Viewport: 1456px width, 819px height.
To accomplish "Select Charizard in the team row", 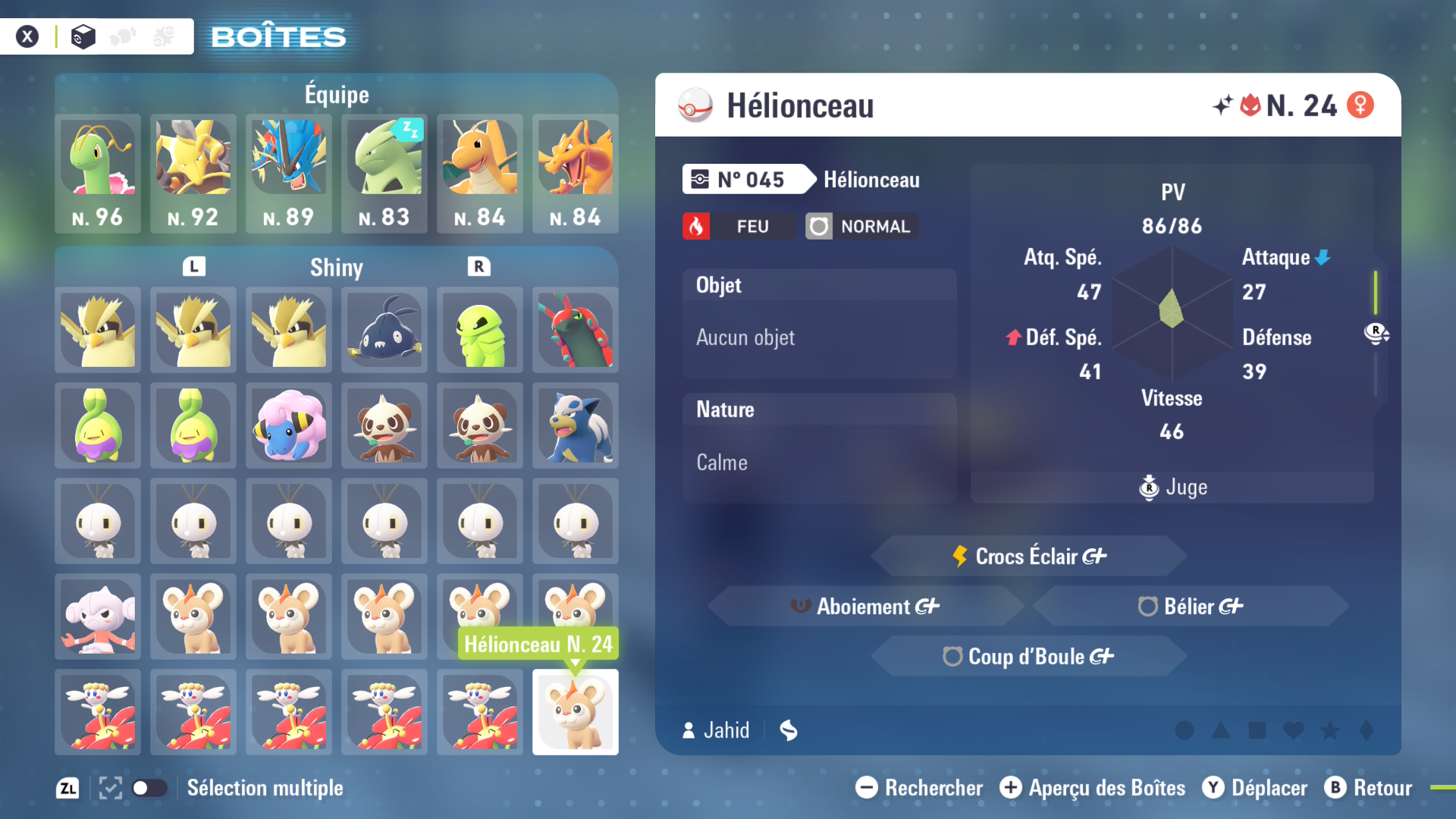I will 576,173.
